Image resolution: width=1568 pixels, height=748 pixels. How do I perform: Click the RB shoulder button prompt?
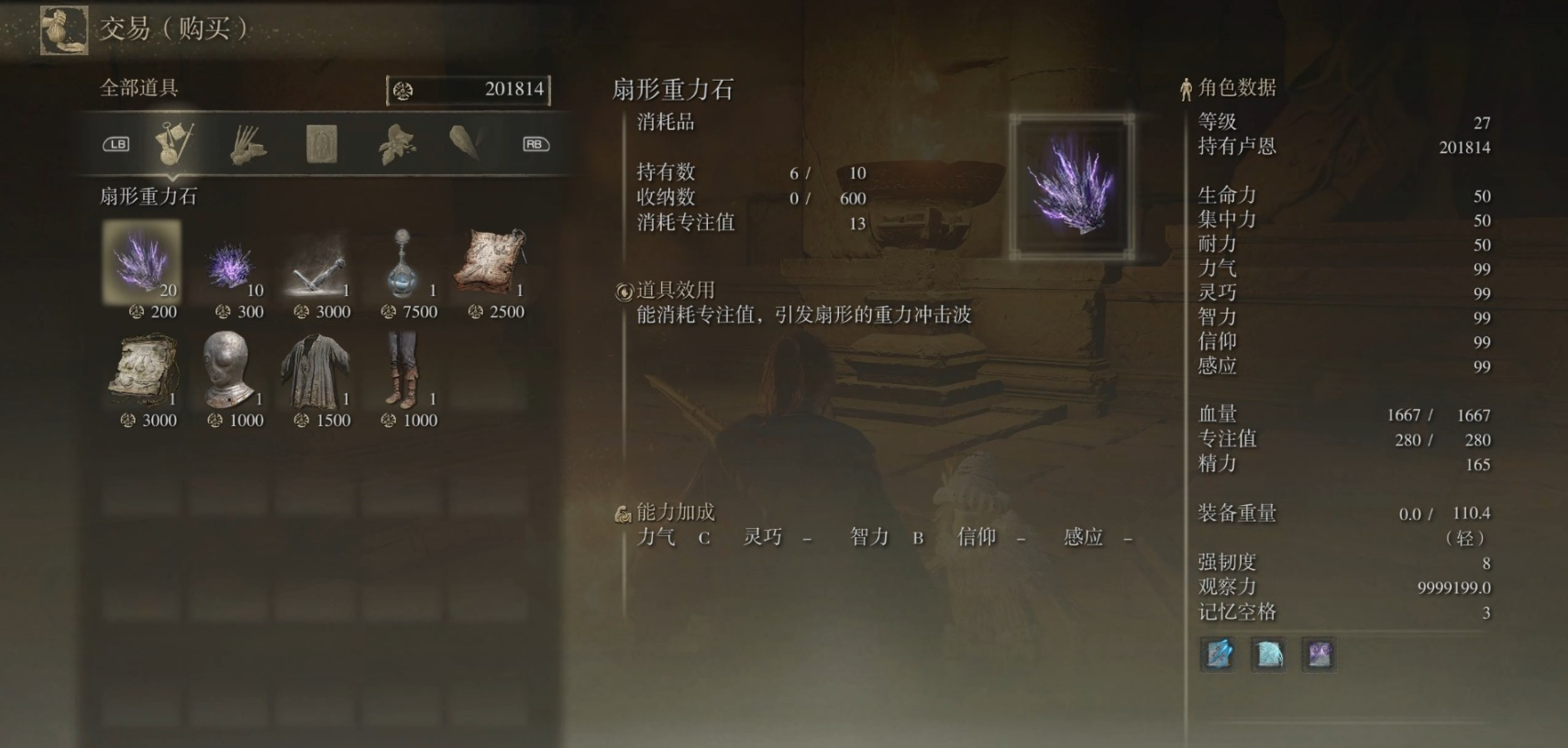coord(538,144)
